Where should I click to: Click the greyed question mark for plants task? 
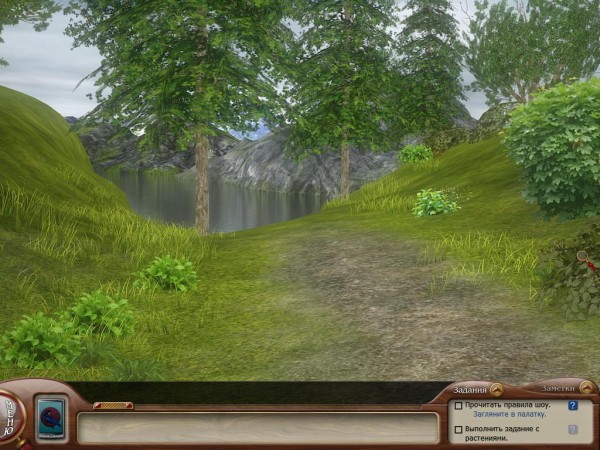[x=573, y=429]
